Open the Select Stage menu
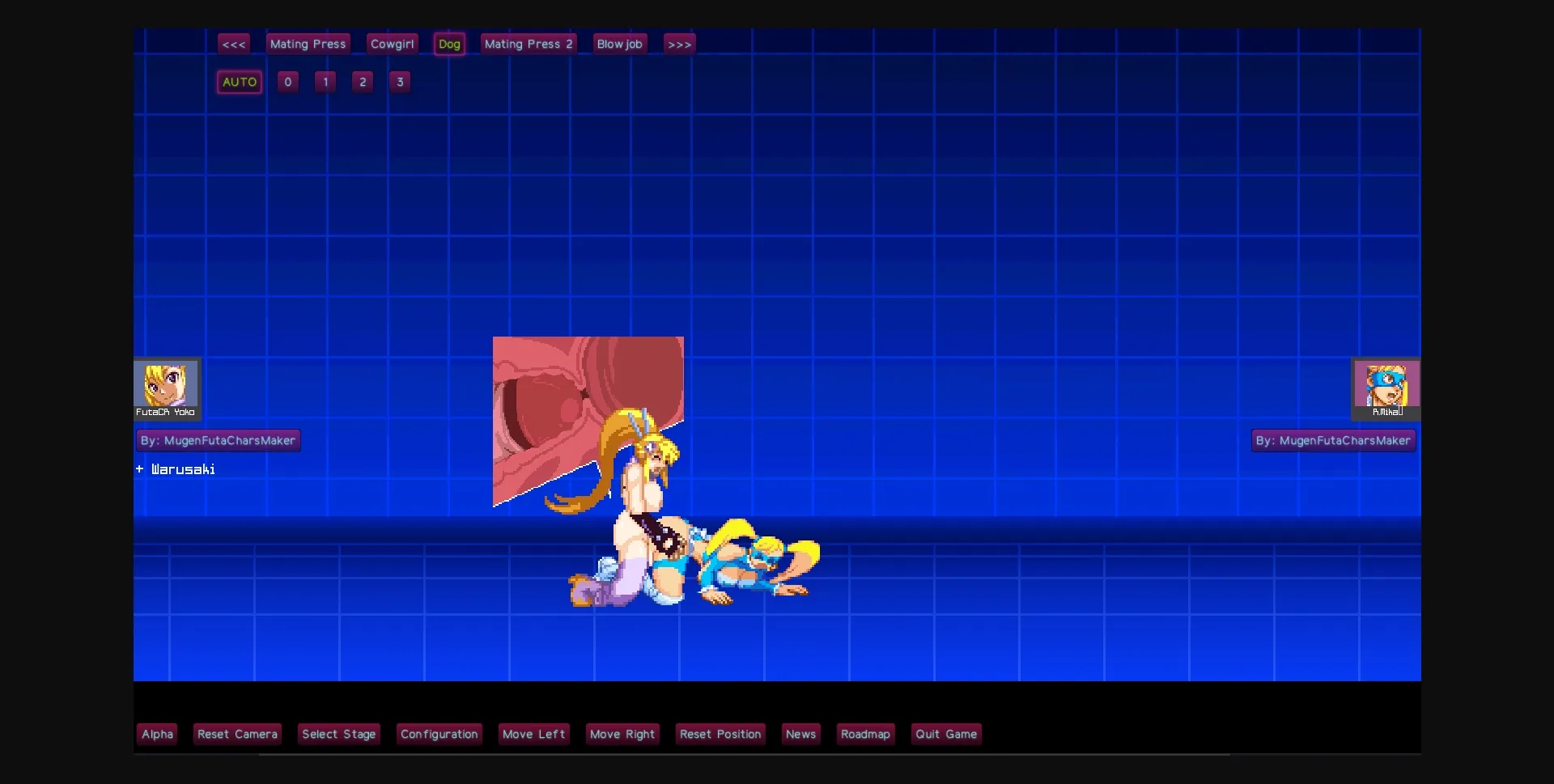1554x784 pixels. [x=338, y=734]
